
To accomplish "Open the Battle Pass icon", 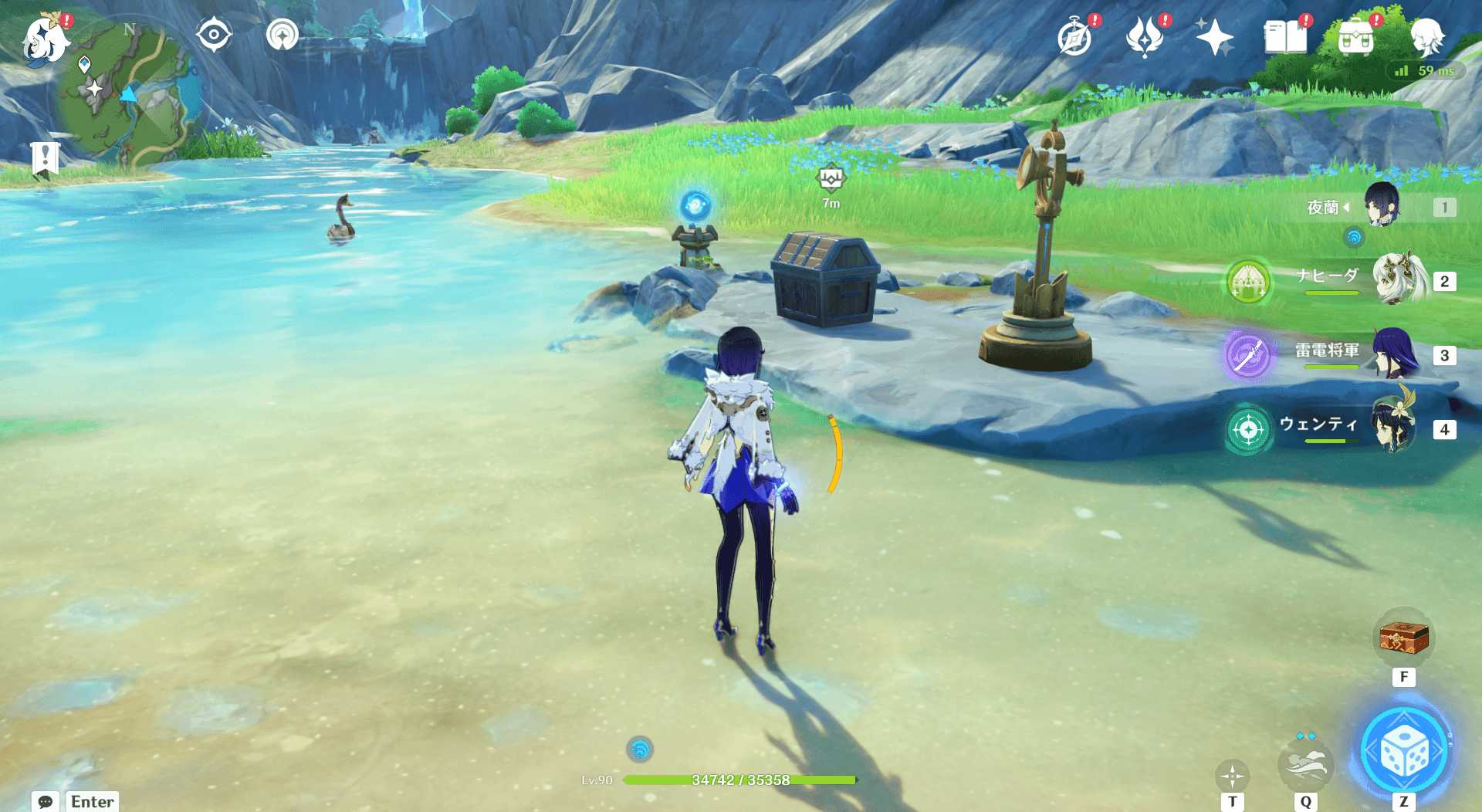I will [1145, 38].
